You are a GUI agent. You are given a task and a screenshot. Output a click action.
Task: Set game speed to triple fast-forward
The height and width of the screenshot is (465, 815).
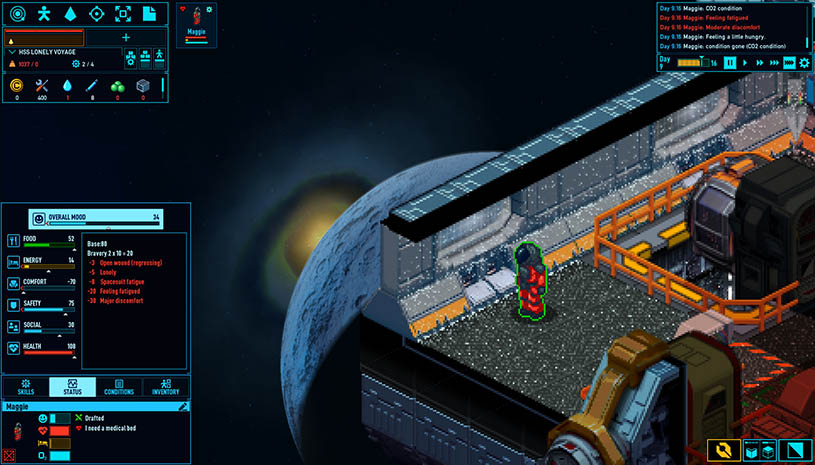coord(775,62)
